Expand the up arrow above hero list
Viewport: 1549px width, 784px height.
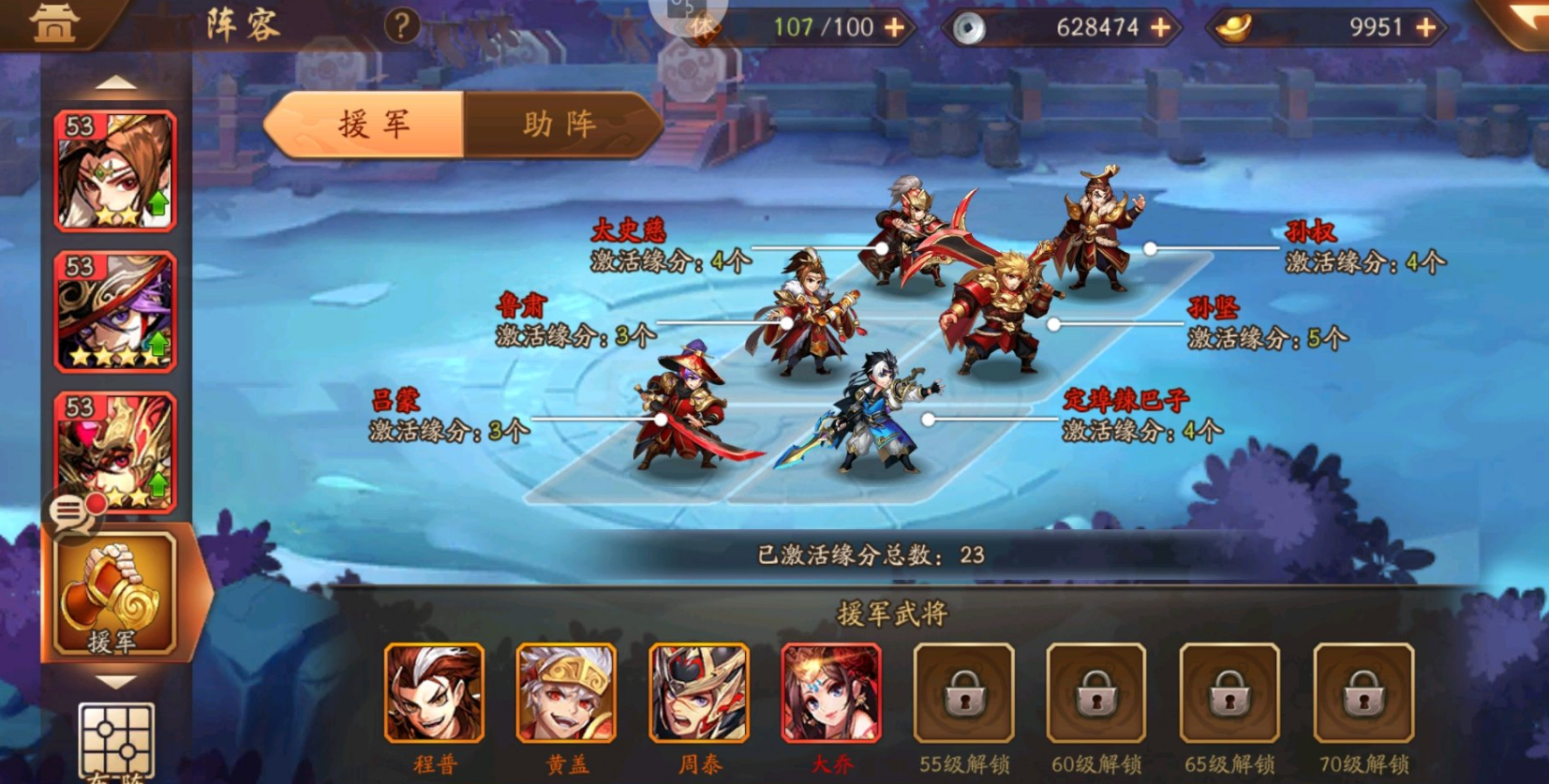[x=114, y=80]
